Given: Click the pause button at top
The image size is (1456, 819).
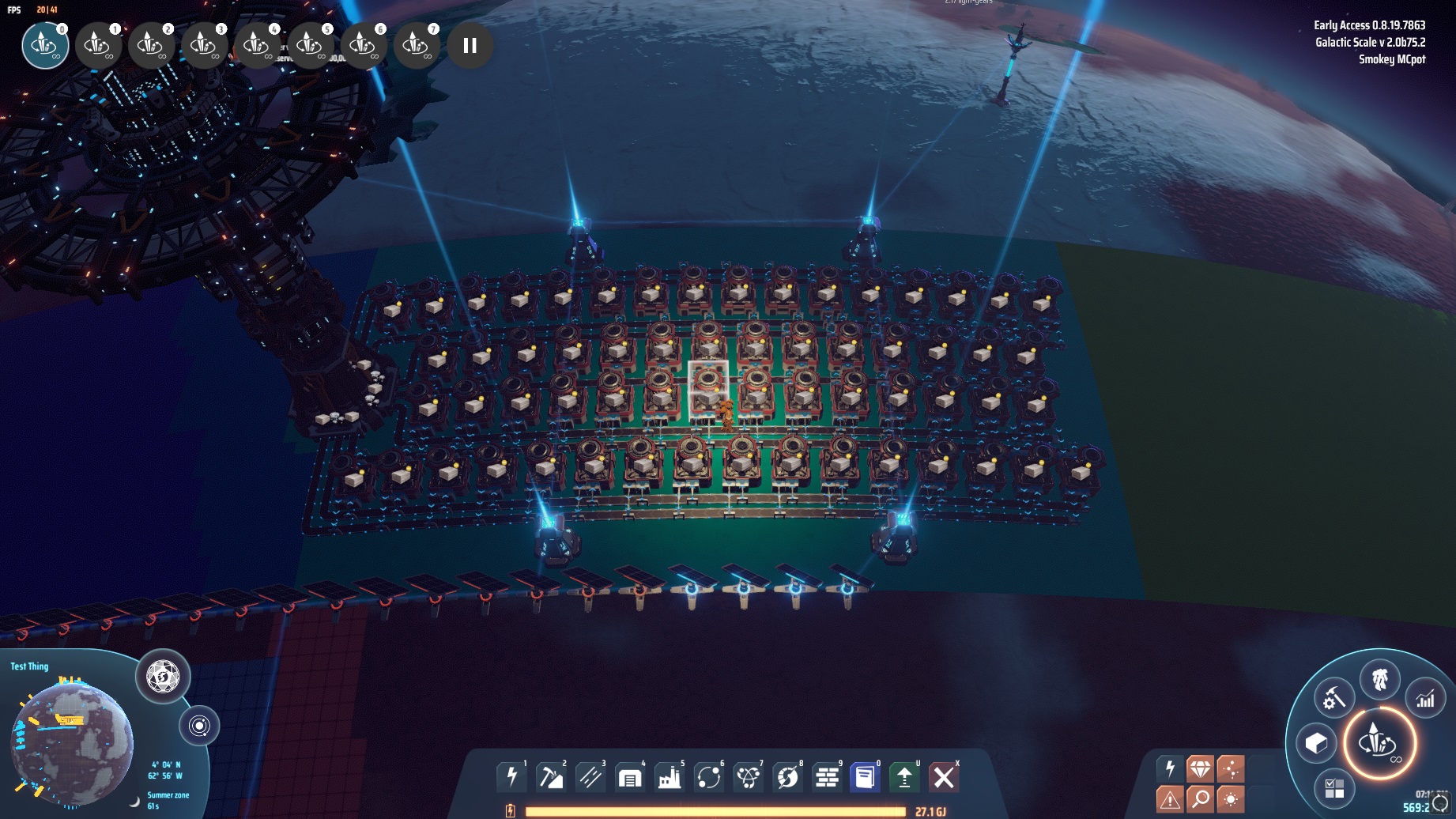Looking at the screenshot, I should click(x=470, y=46).
